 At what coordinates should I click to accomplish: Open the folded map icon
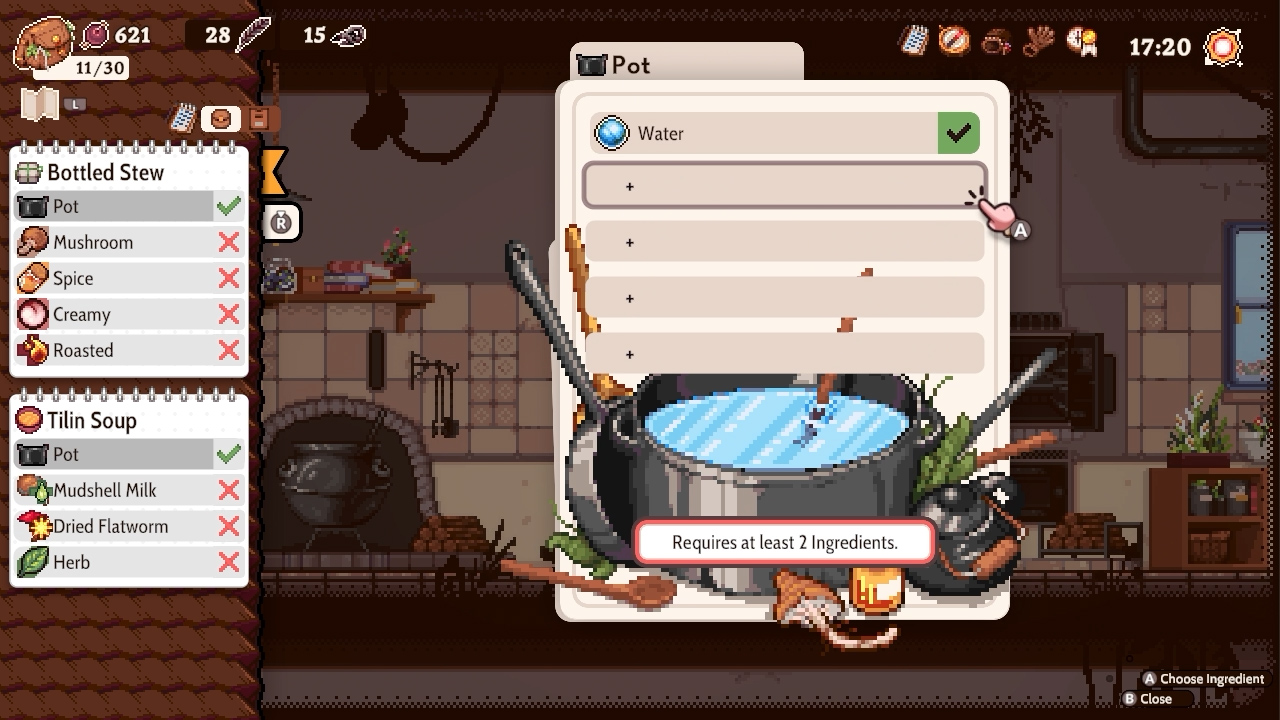40,104
